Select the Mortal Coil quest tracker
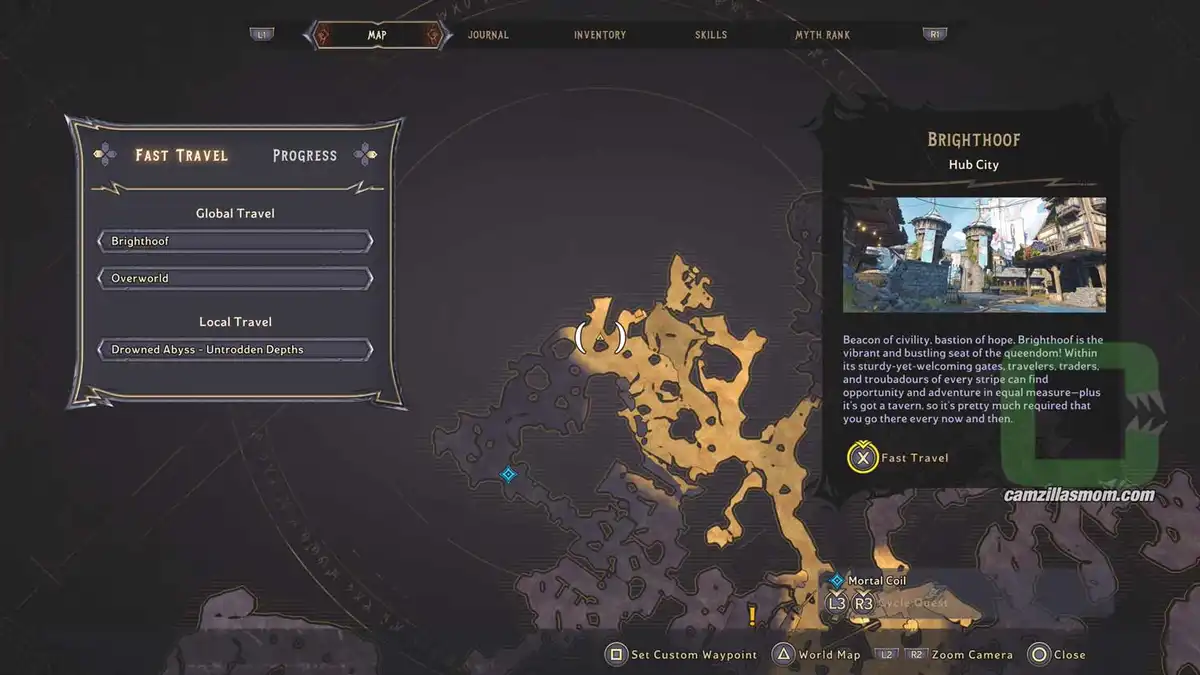The image size is (1200, 675). [876, 581]
